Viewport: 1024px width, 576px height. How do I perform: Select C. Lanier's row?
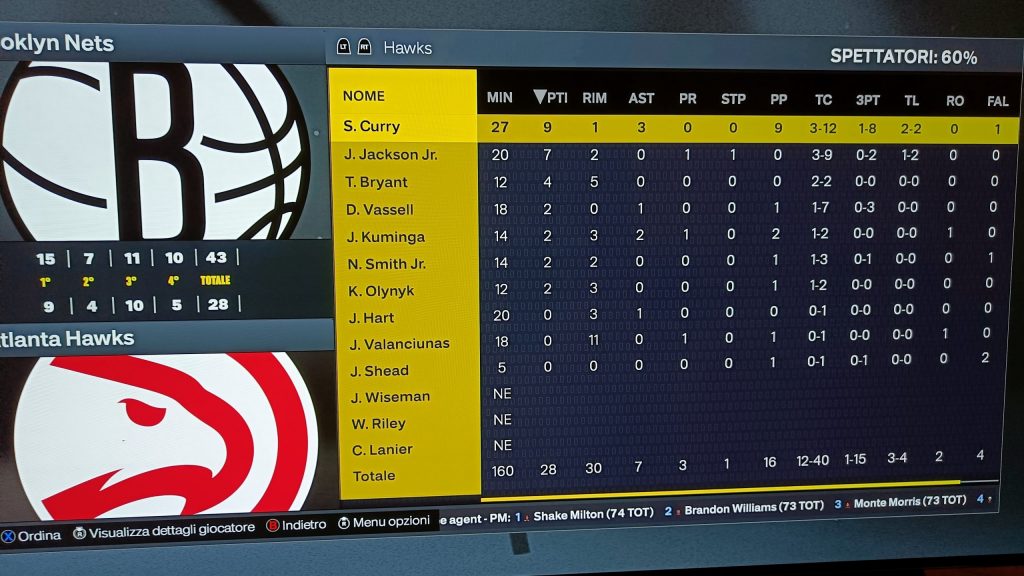click(383, 450)
